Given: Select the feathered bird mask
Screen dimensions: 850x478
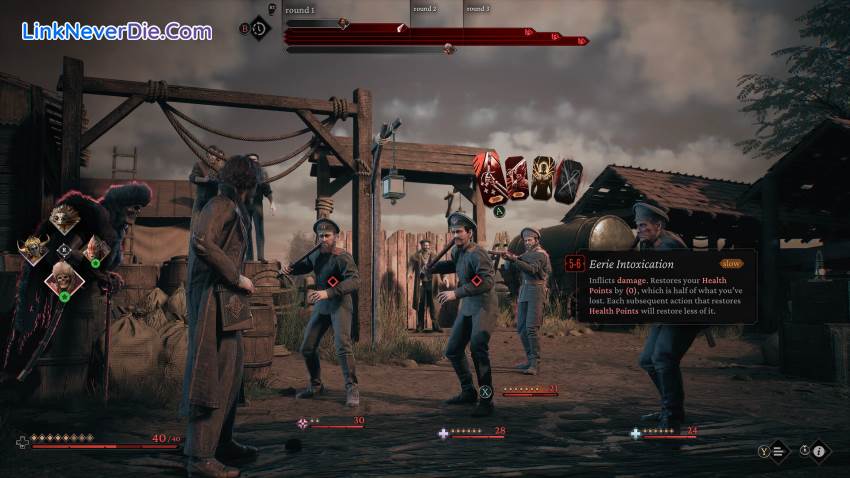Looking at the screenshot, I should (65, 218).
